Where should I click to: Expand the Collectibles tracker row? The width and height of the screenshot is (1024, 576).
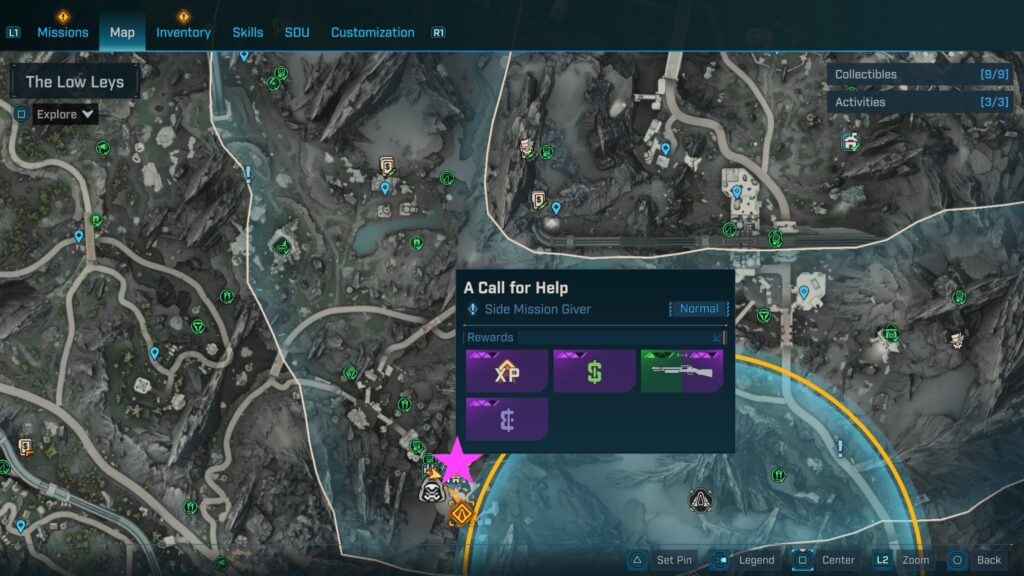[919, 74]
